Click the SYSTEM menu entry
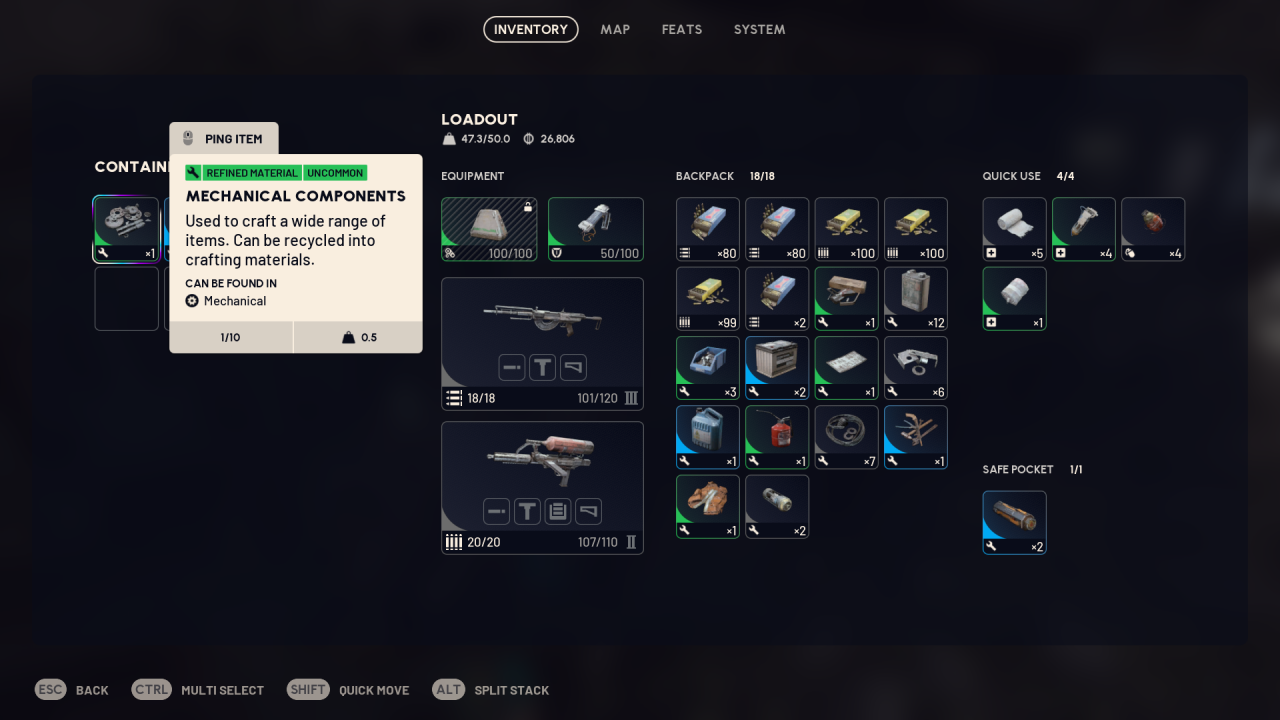This screenshot has height=720, width=1280. click(x=759, y=29)
